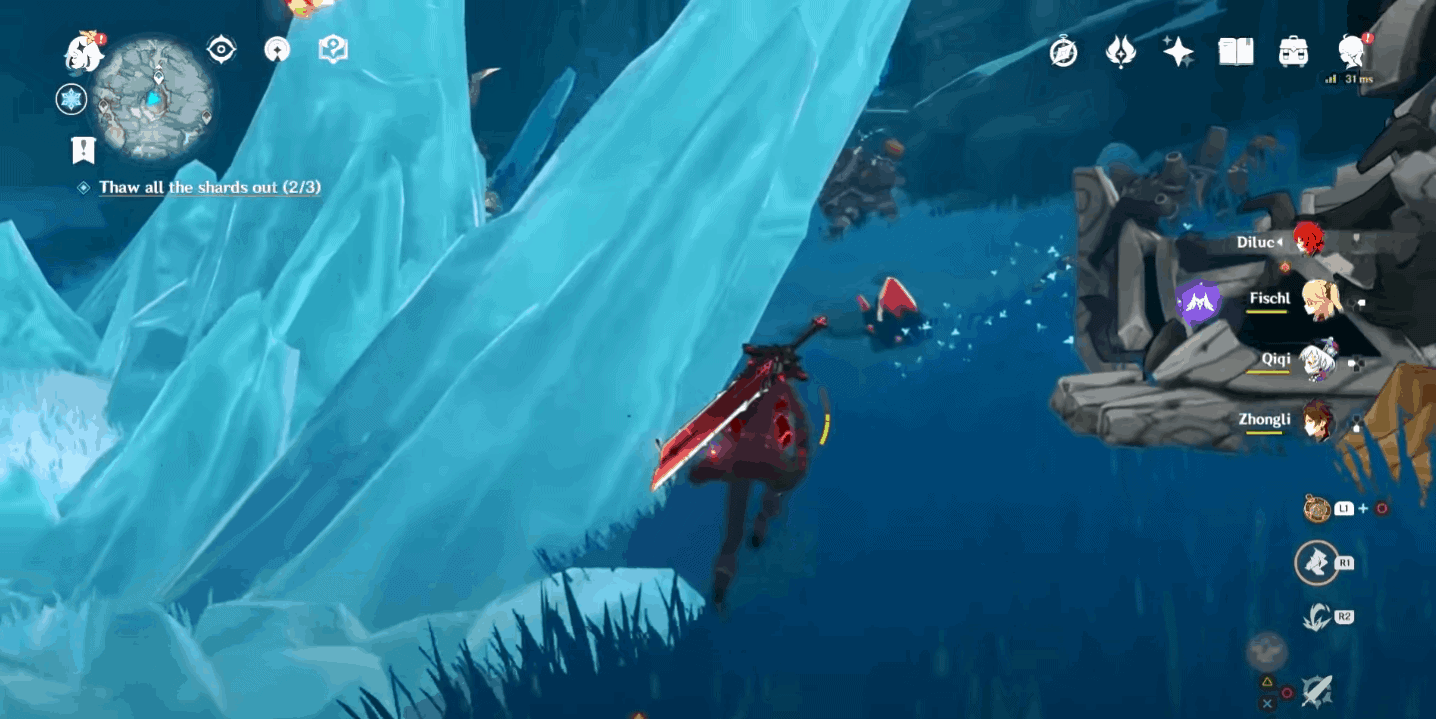Image resolution: width=1436 pixels, height=719 pixels.
Task: Use the circled elemental skill icon
Action: click(x=1316, y=563)
